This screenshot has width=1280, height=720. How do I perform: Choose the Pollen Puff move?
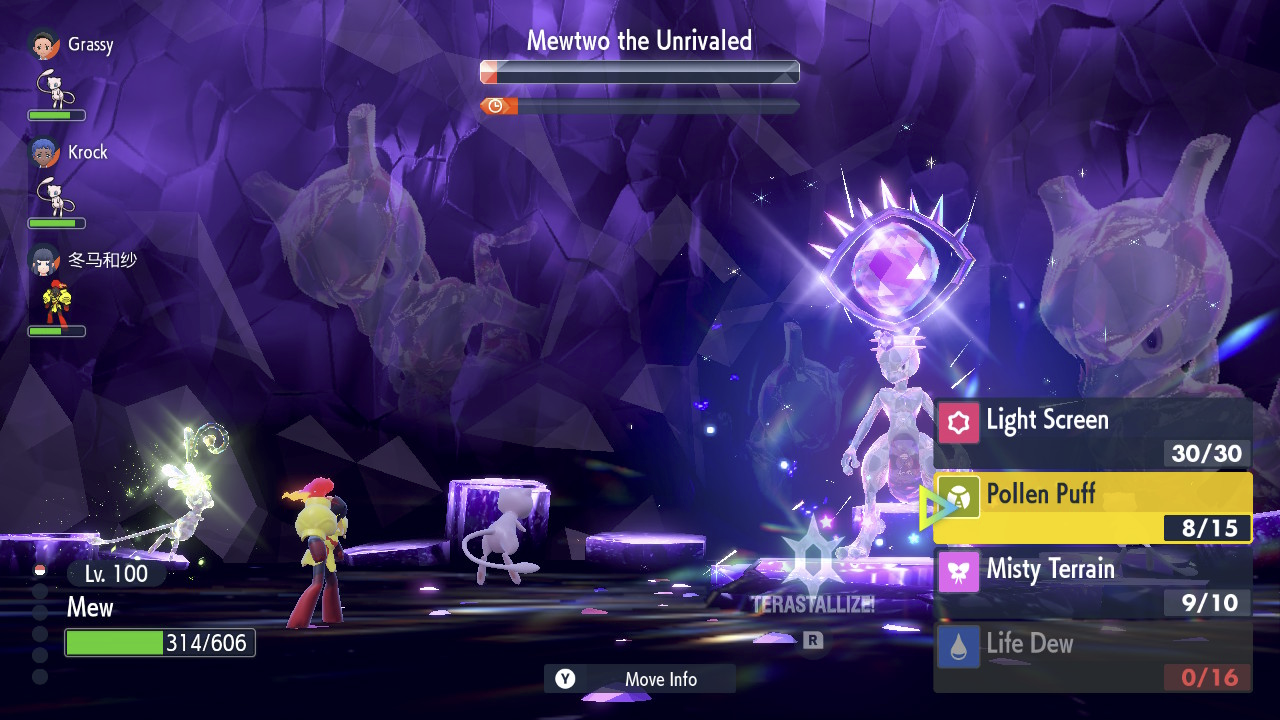pos(1092,508)
